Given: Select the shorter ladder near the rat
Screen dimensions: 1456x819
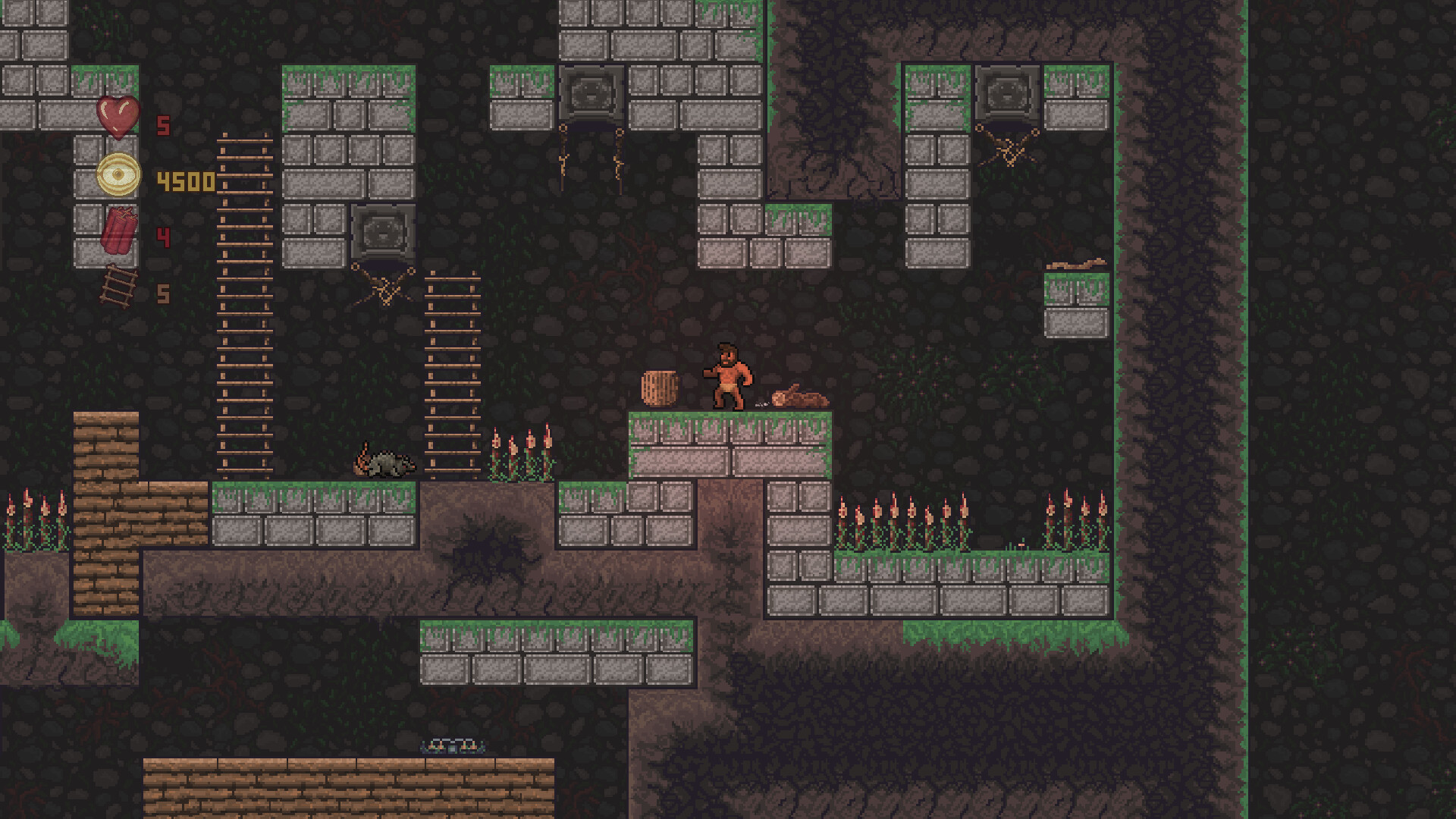Looking at the screenshot, I should 451,372.
